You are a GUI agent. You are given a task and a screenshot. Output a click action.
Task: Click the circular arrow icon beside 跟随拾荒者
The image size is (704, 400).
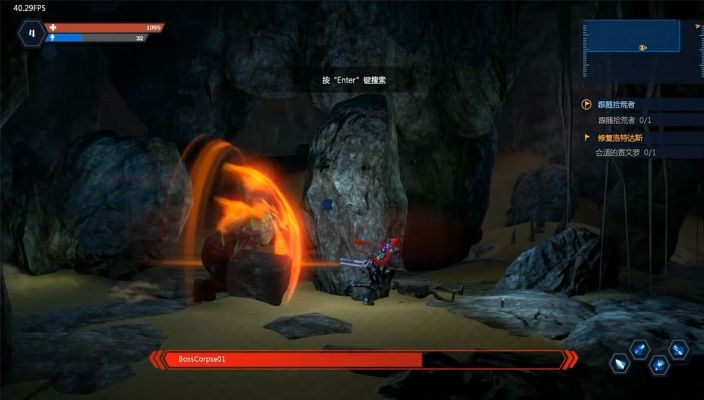[x=587, y=104]
